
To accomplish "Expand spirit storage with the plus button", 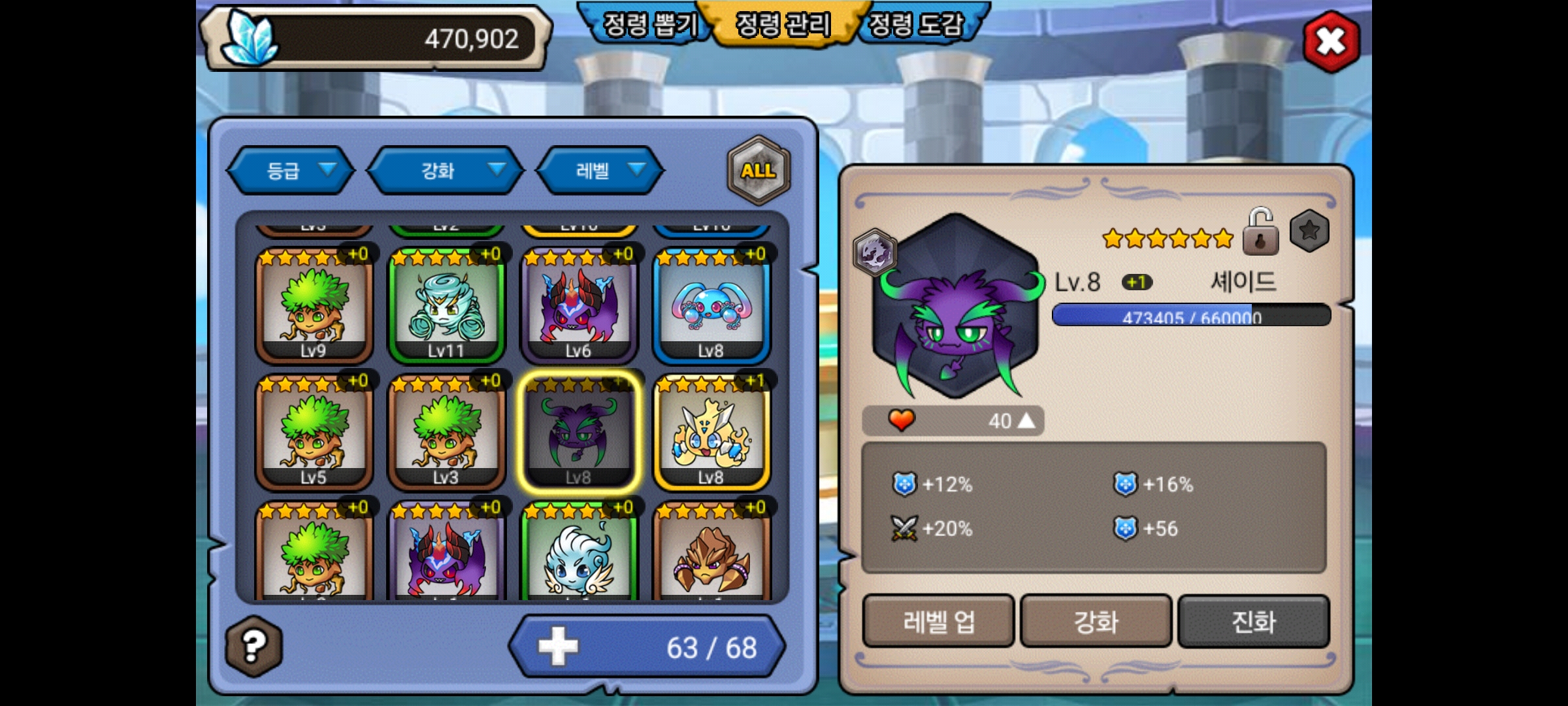I will pyautogui.click(x=558, y=647).
